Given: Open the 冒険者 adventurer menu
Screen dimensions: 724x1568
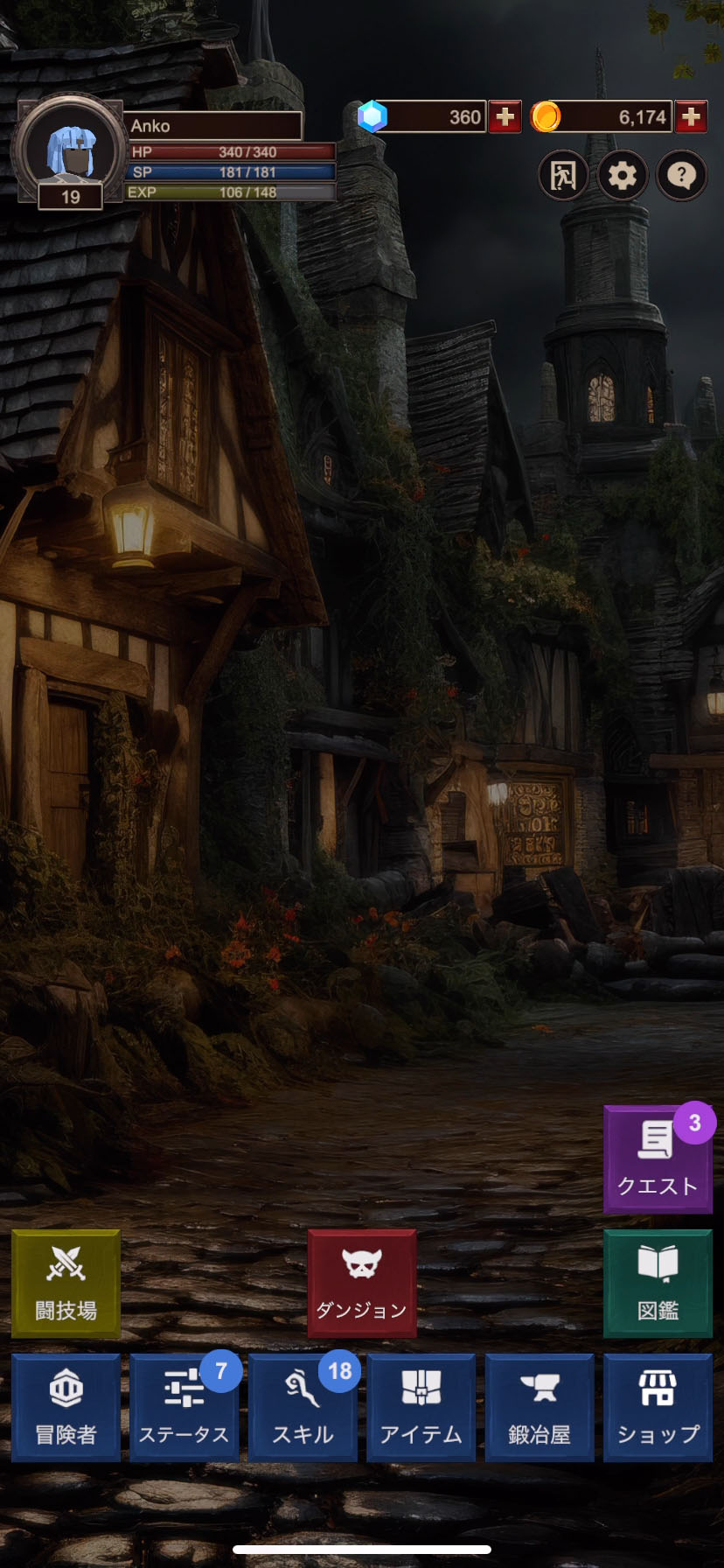Looking at the screenshot, I should click(66, 1407).
